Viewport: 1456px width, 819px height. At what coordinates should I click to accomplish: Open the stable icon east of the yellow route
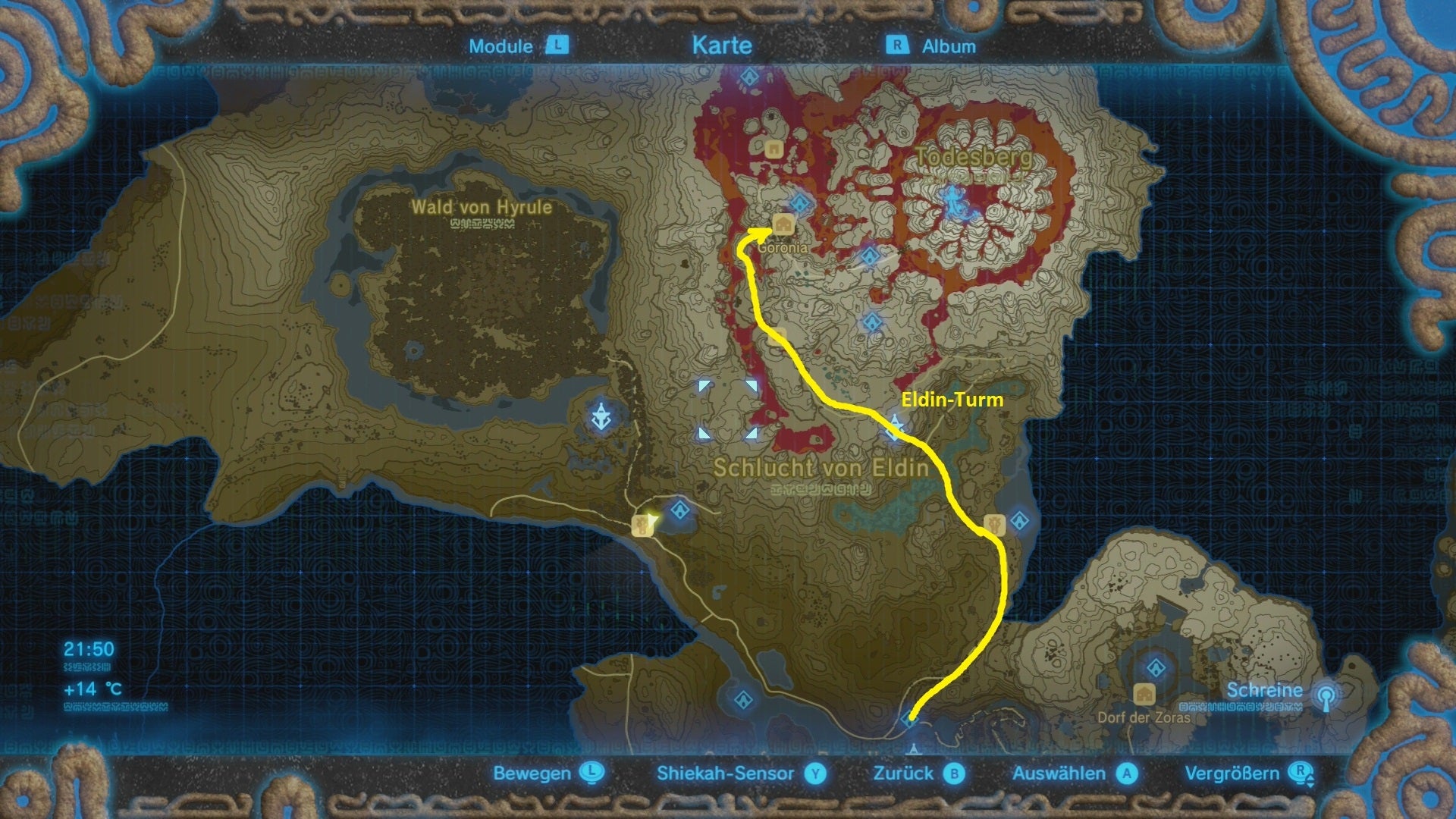[x=994, y=526]
